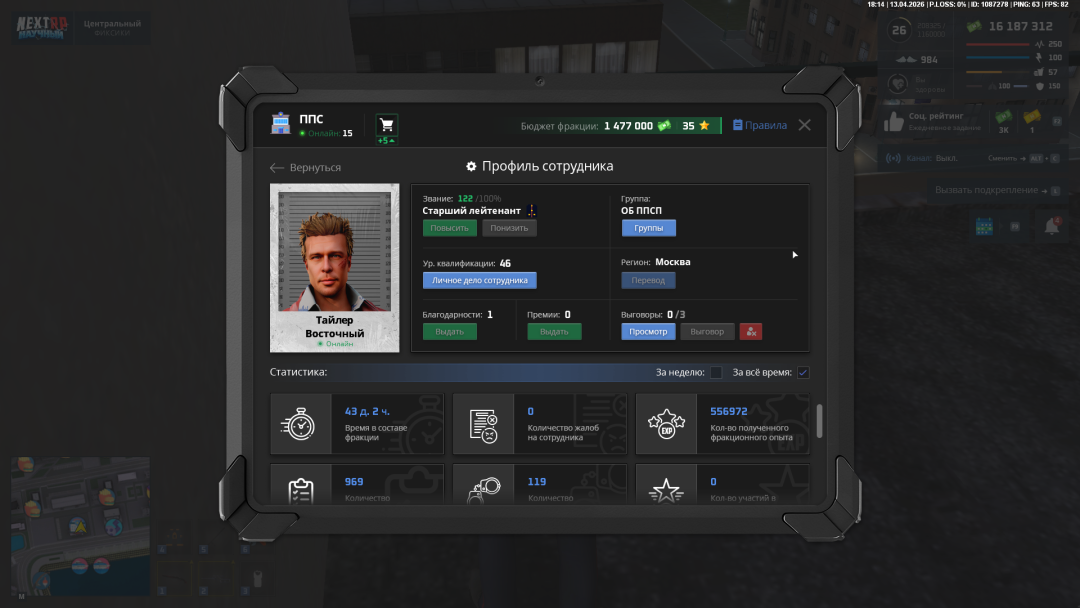The image size is (1080, 608).
Task: Tick the За неделю checkbox
Action: click(x=716, y=373)
